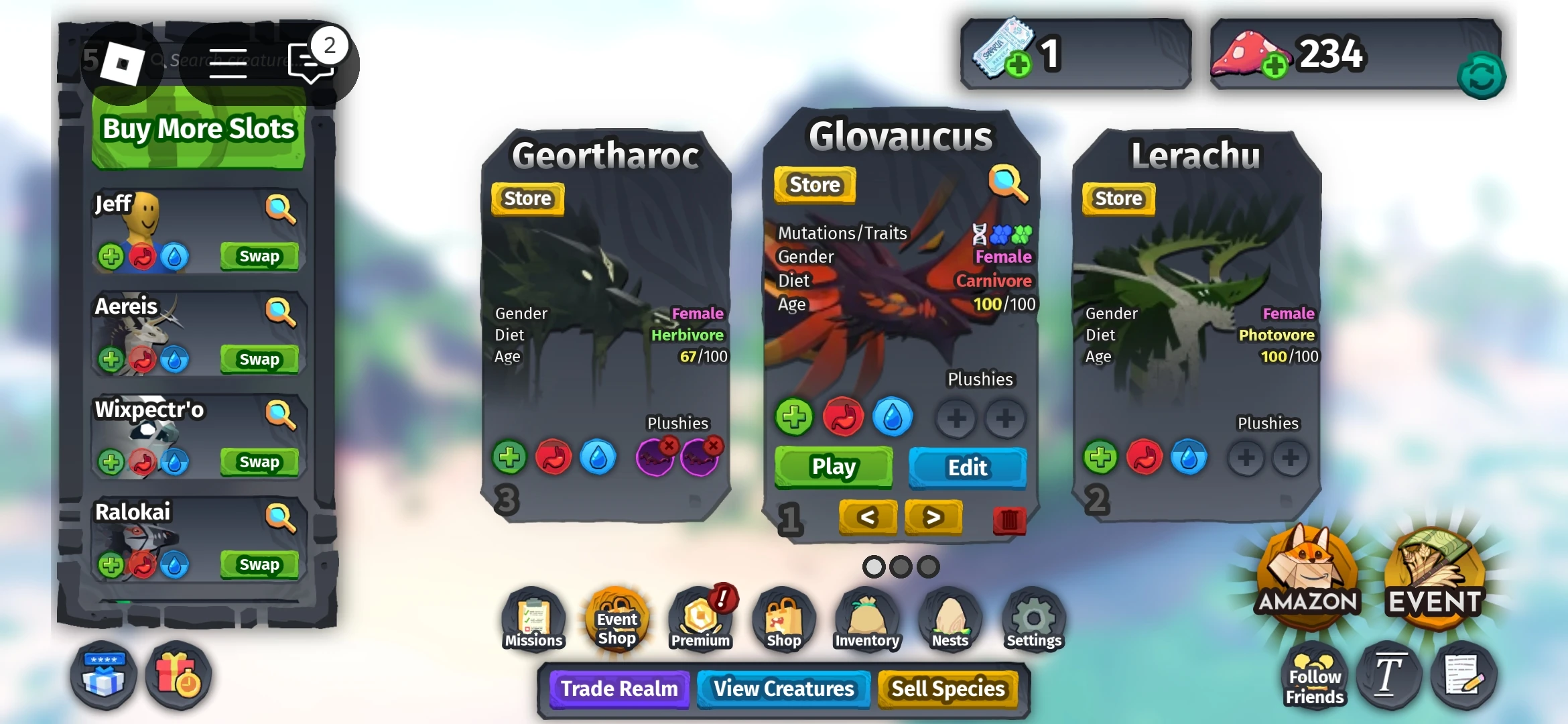Click the Buy More Slots button
The height and width of the screenshot is (724, 1568).
point(198,129)
